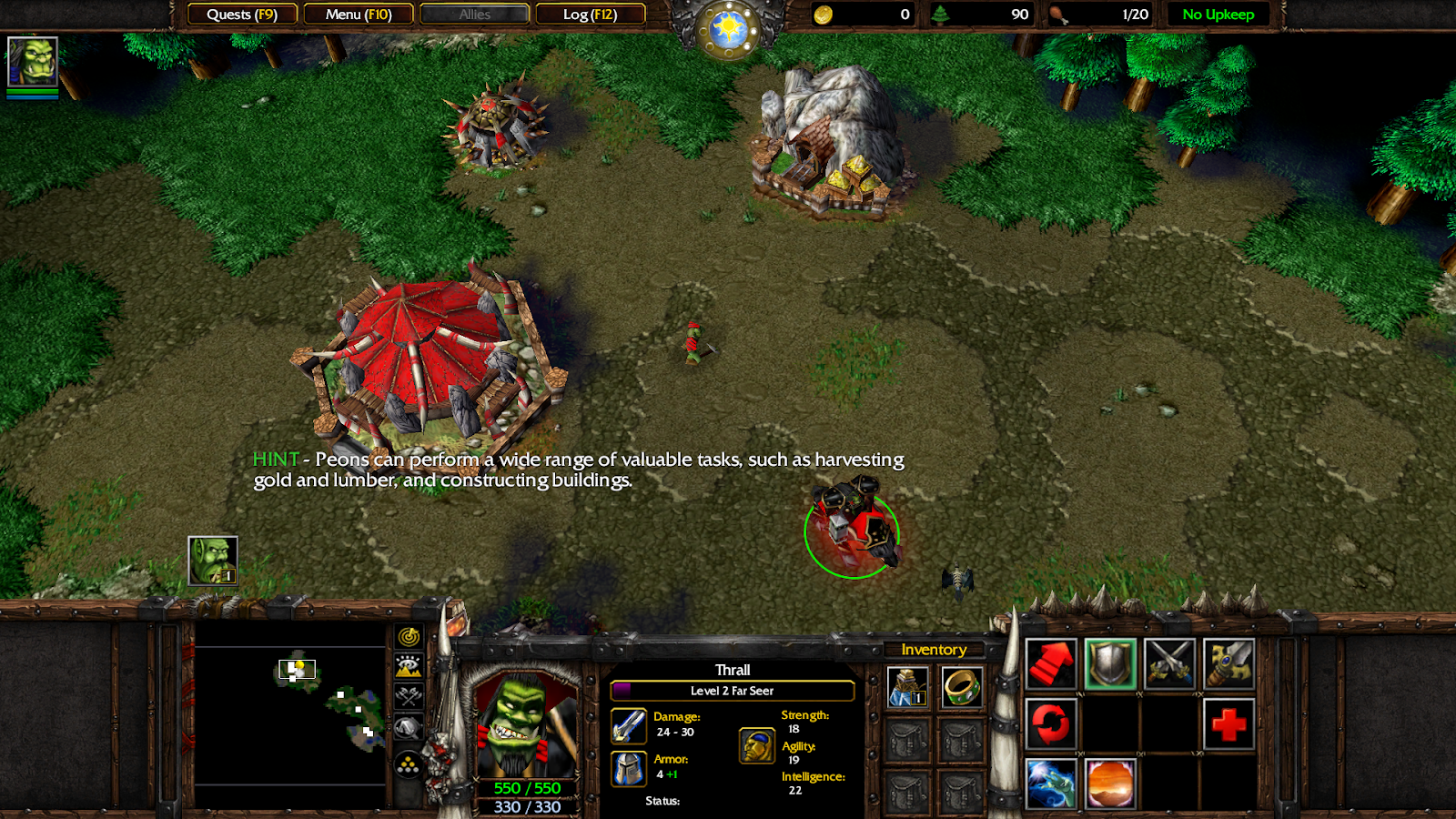Activate the minimap signal ping button
Viewport: 1456px width, 819px height.
[409, 637]
